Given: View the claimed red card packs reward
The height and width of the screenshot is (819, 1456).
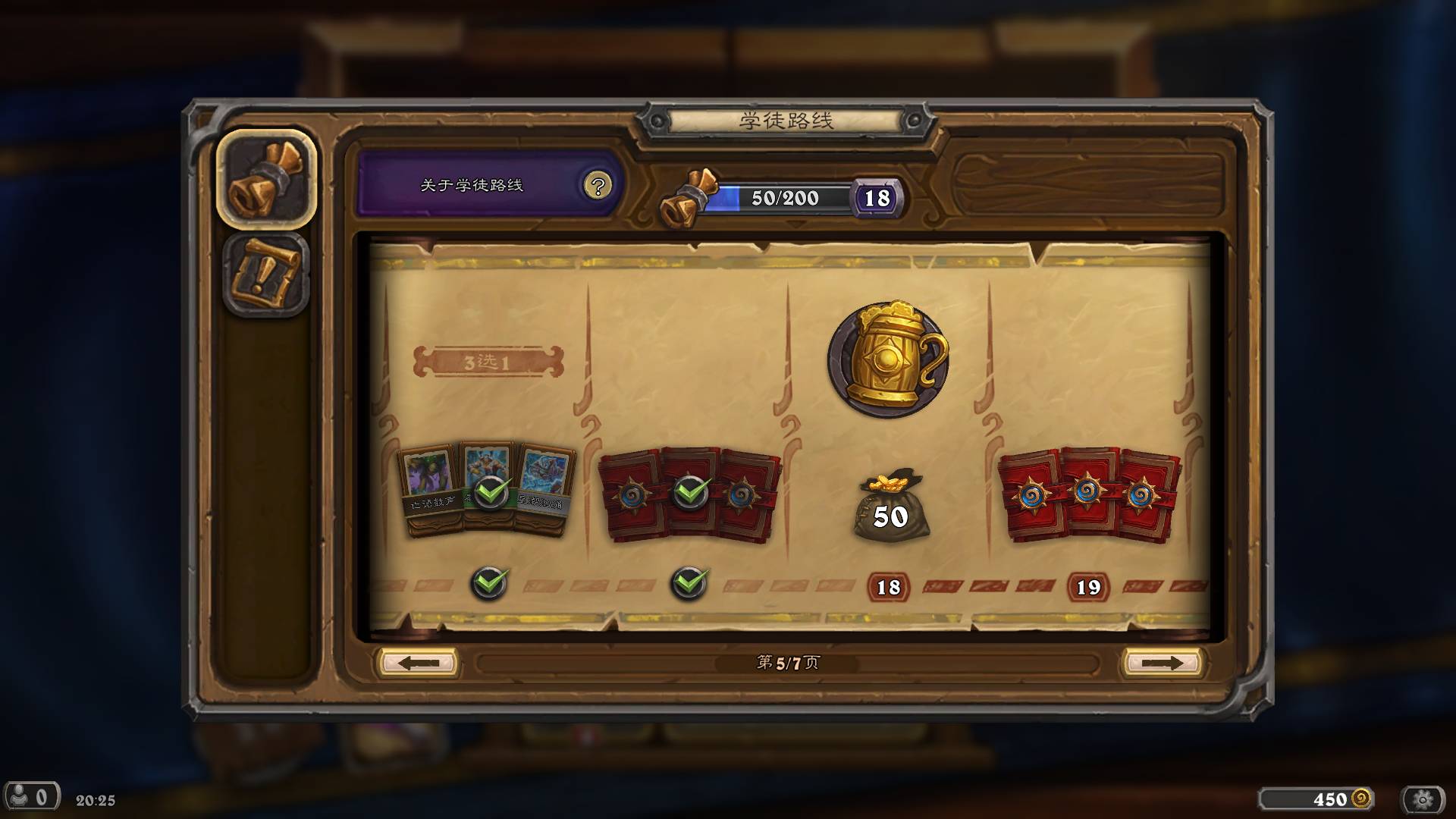Looking at the screenshot, I should [689, 493].
